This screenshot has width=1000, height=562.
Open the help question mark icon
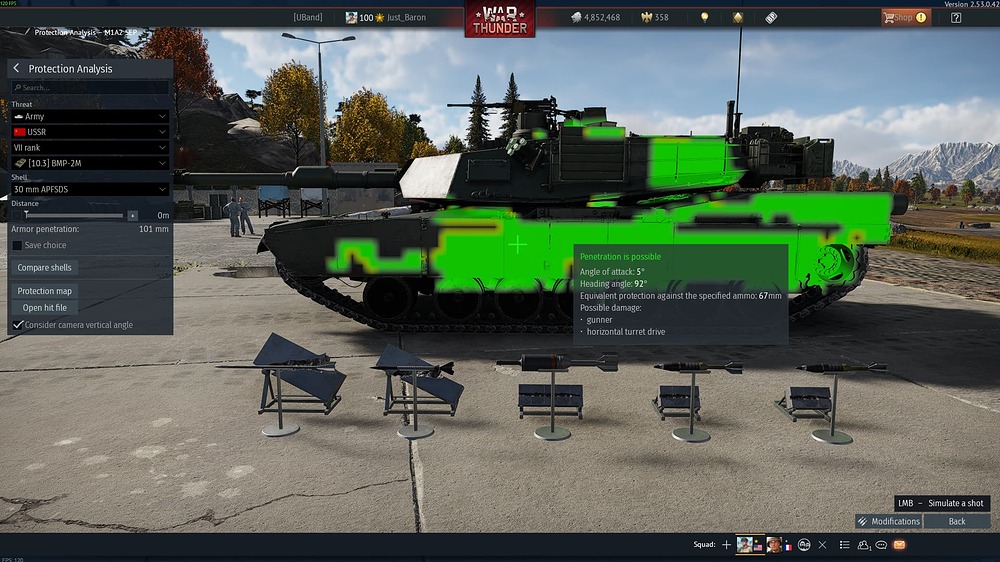click(956, 17)
